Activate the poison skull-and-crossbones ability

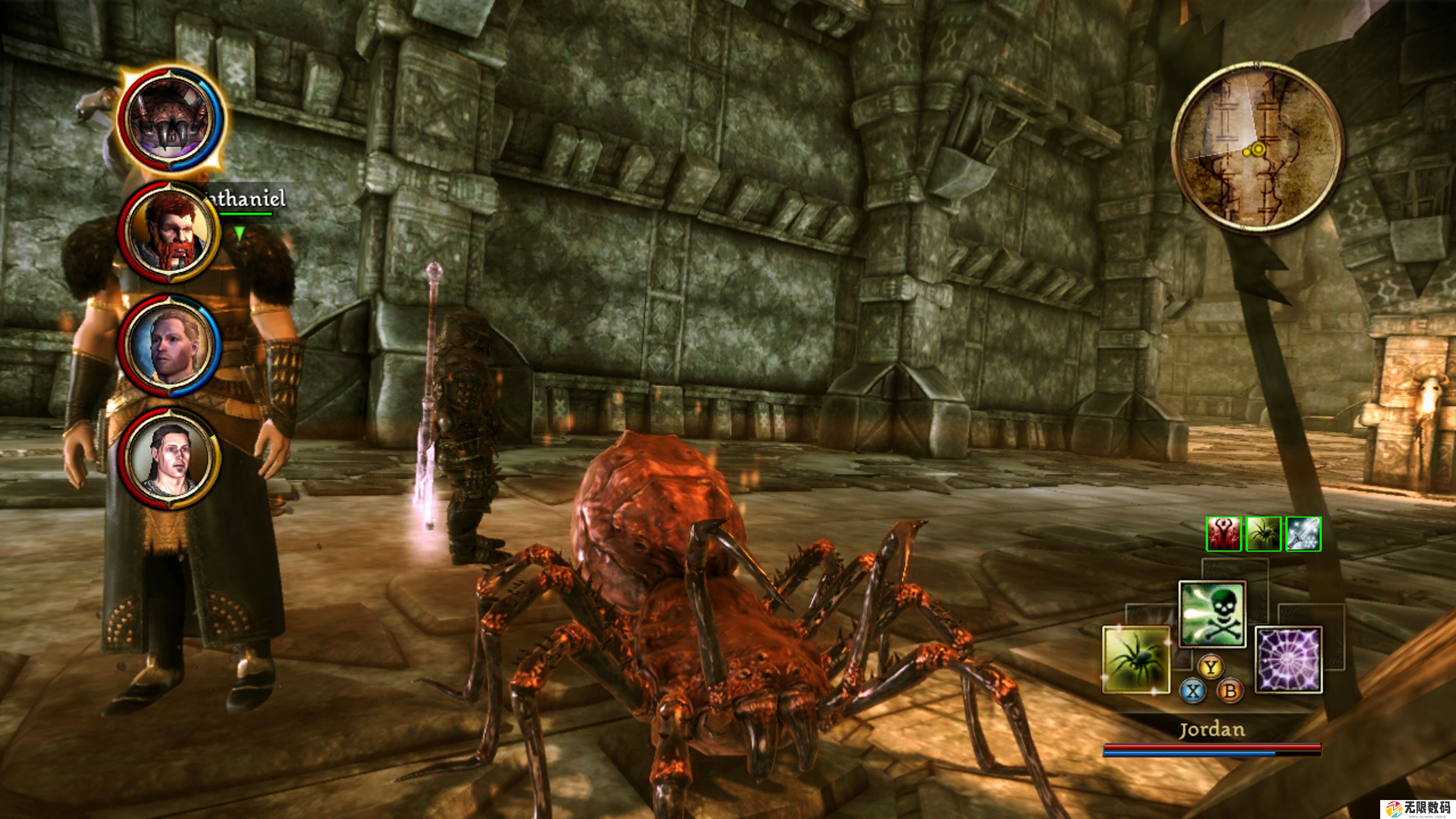click(x=1212, y=614)
